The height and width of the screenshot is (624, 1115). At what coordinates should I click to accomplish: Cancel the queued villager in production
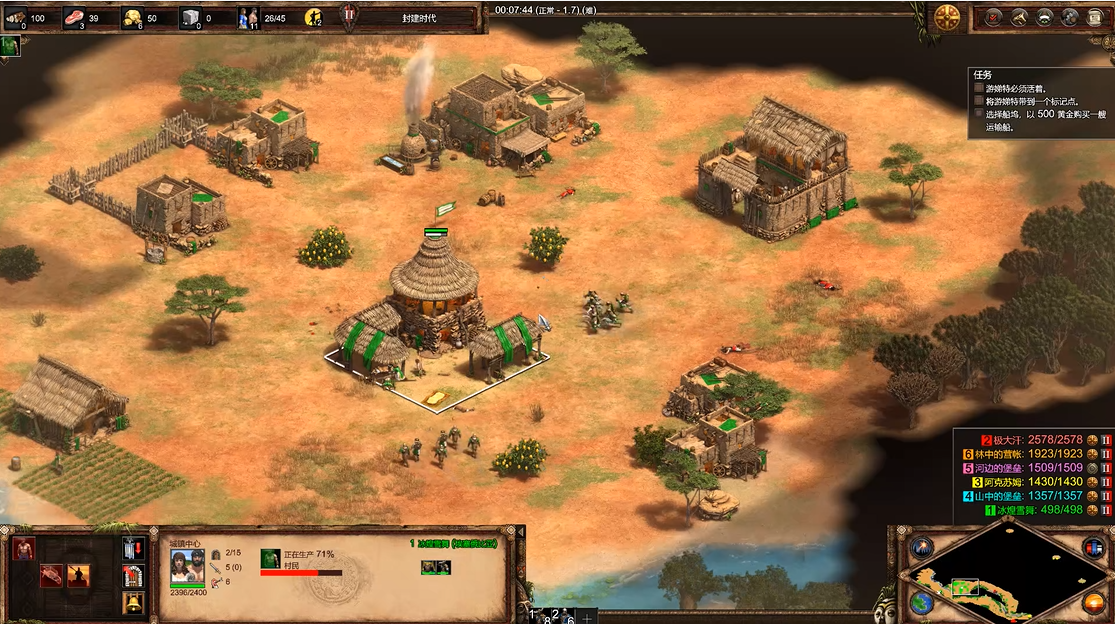pyautogui.click(x=270, y=558)
